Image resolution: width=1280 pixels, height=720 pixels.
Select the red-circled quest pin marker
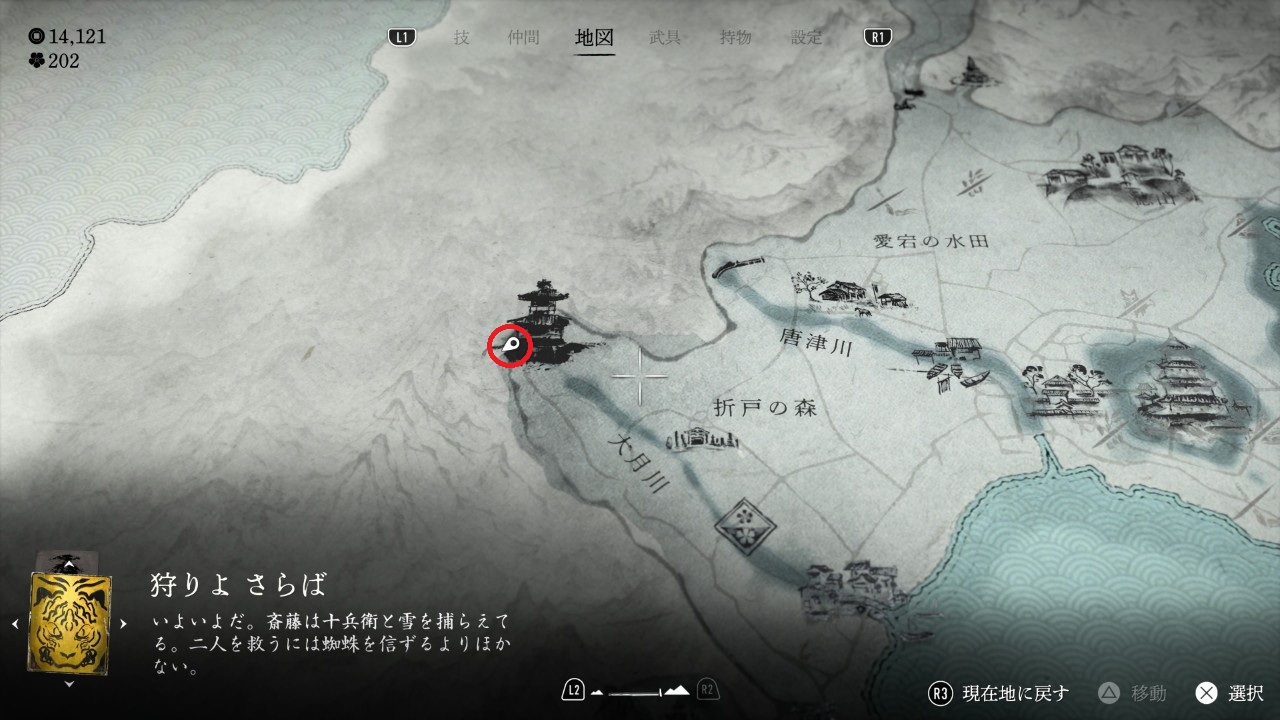pos(510,347)
